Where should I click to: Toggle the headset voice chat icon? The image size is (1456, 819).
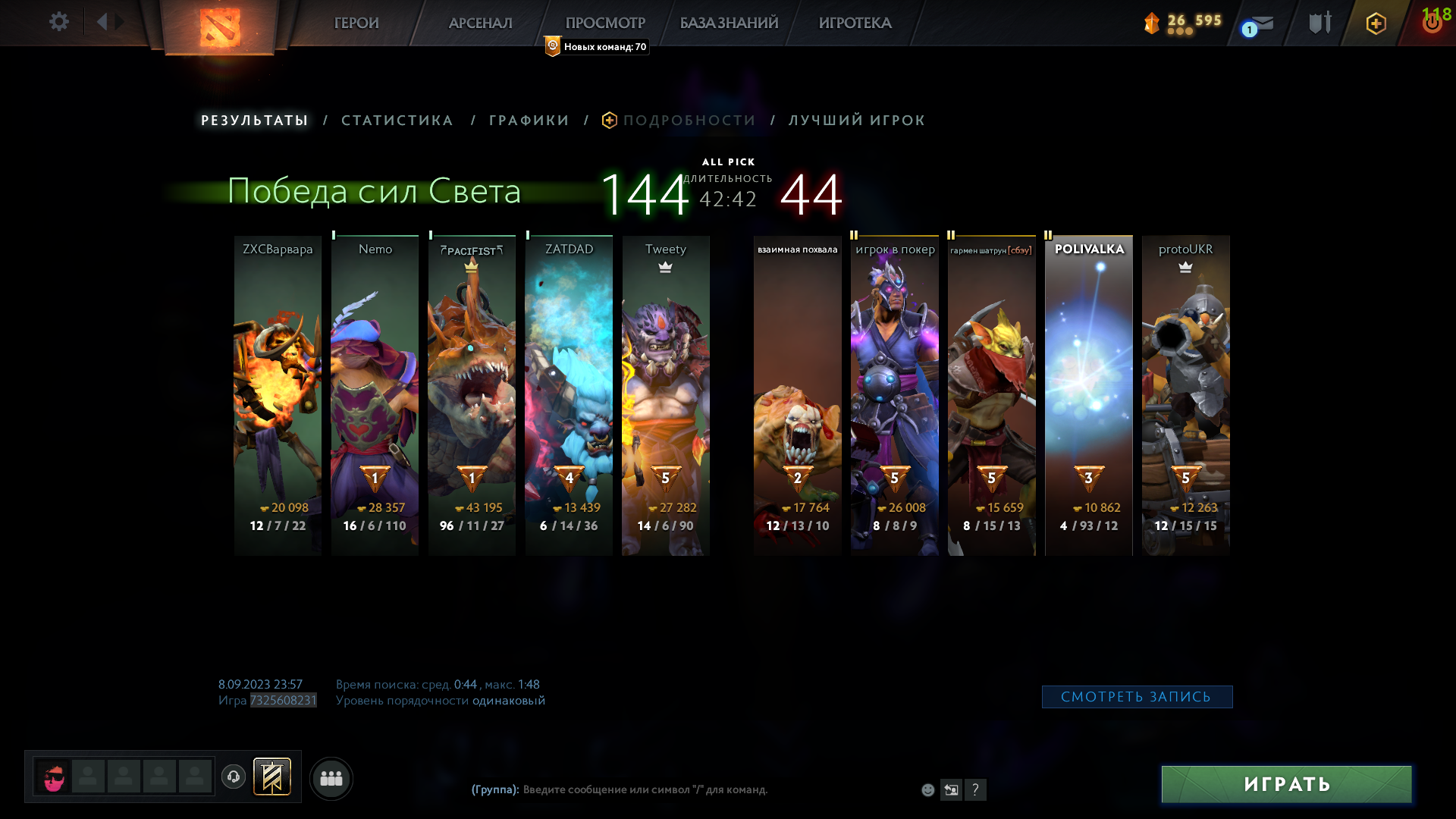click(x=234, y=777)
